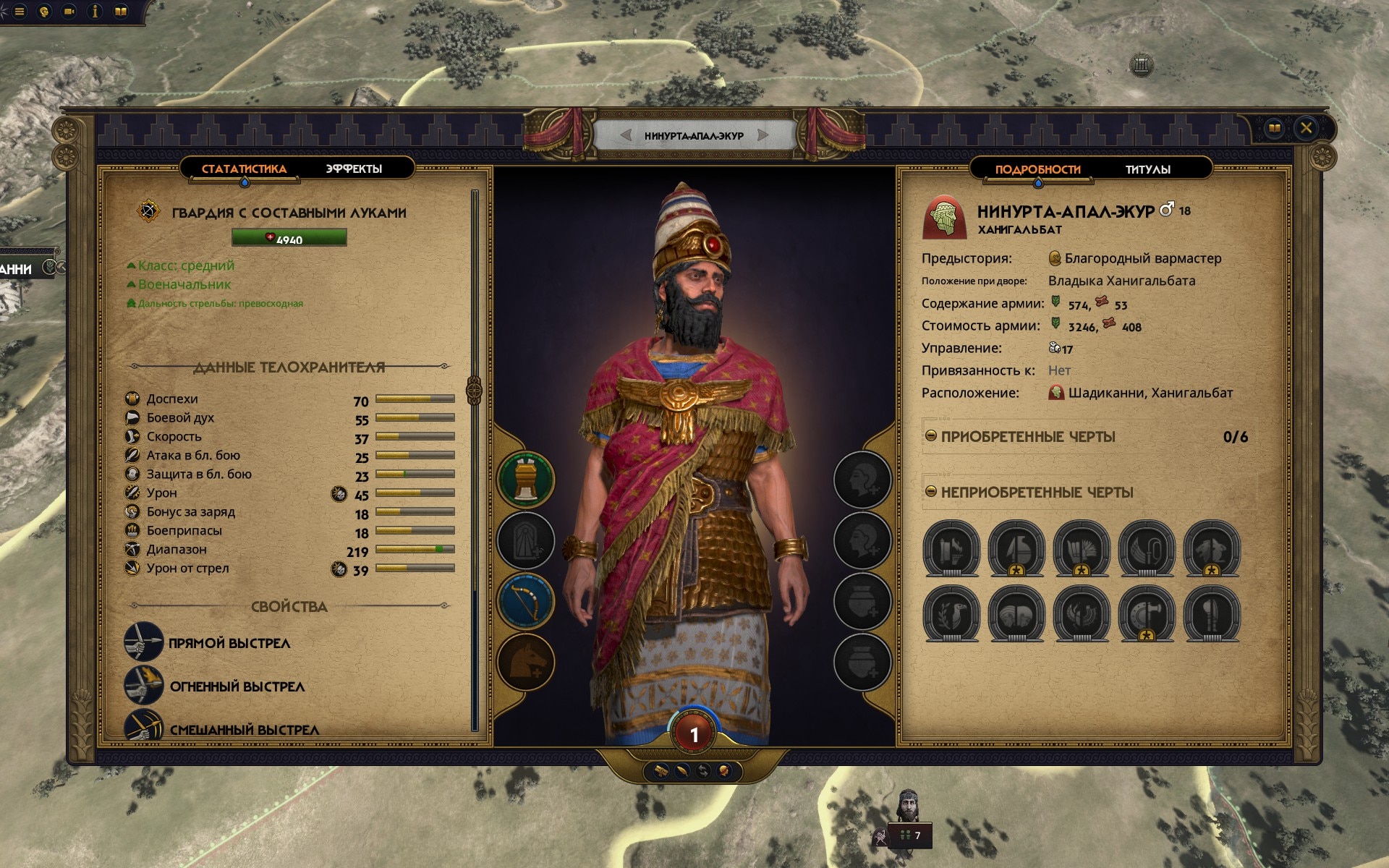Viewport: 1389px width, 868px height.
Task: Choose the shield and axe trait
Action: (1147, 614)
